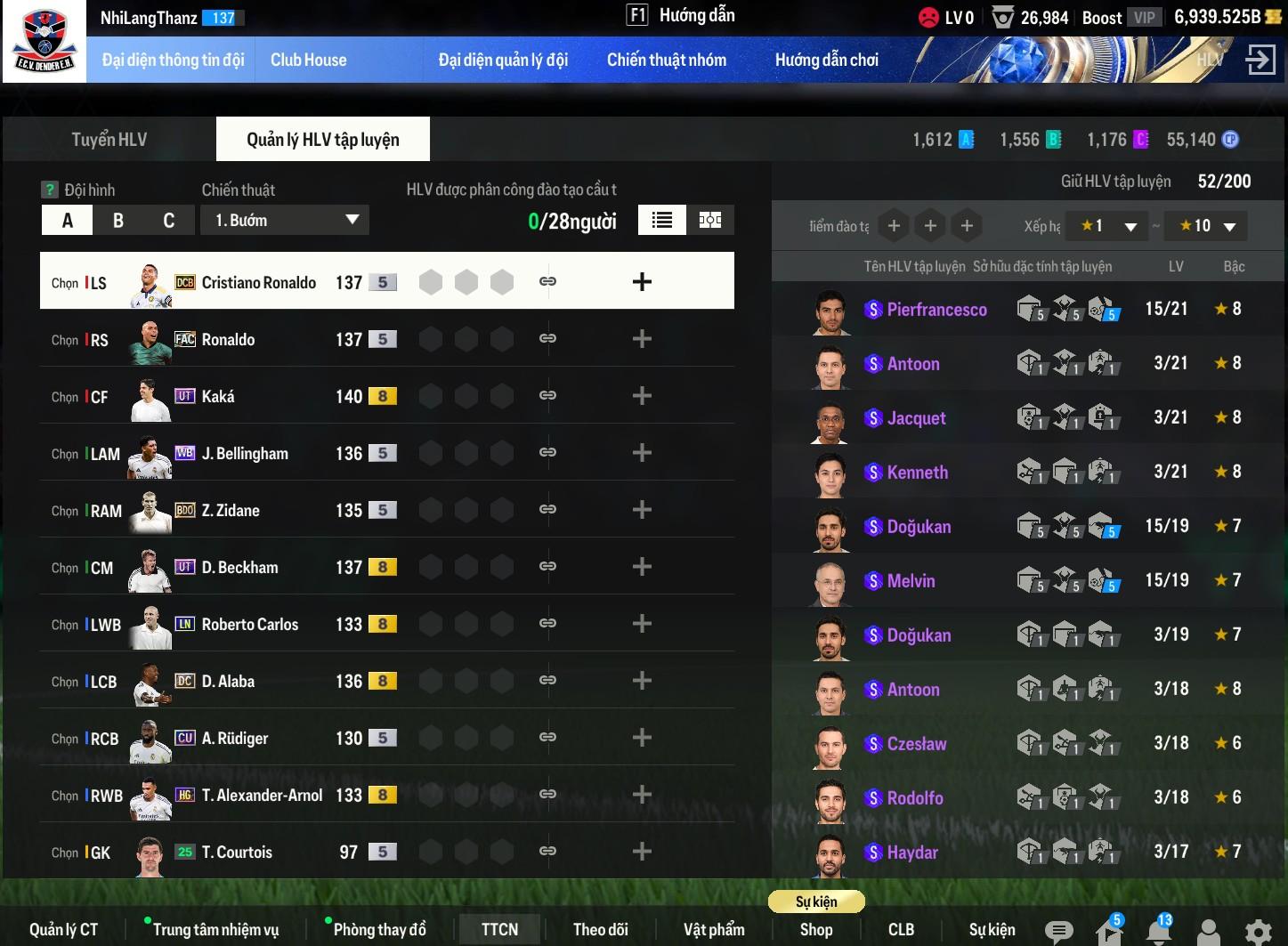Switch to formation pitch view
Screen dimensions: 1288x946
pyautogui.click(x=709, y=220)
